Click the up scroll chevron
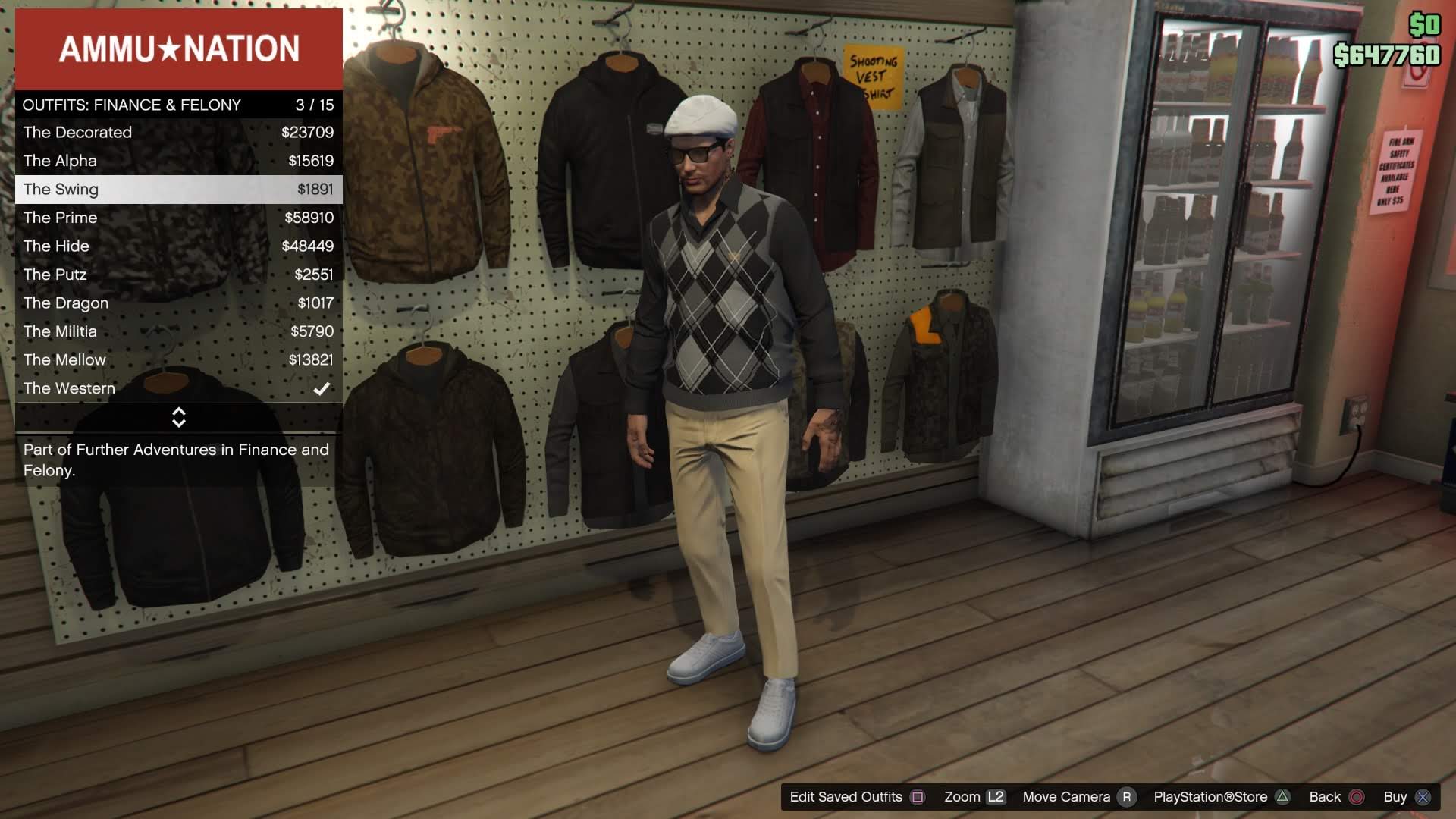Viewport: 1456px width, 819px height. click(x=179, y=413)
